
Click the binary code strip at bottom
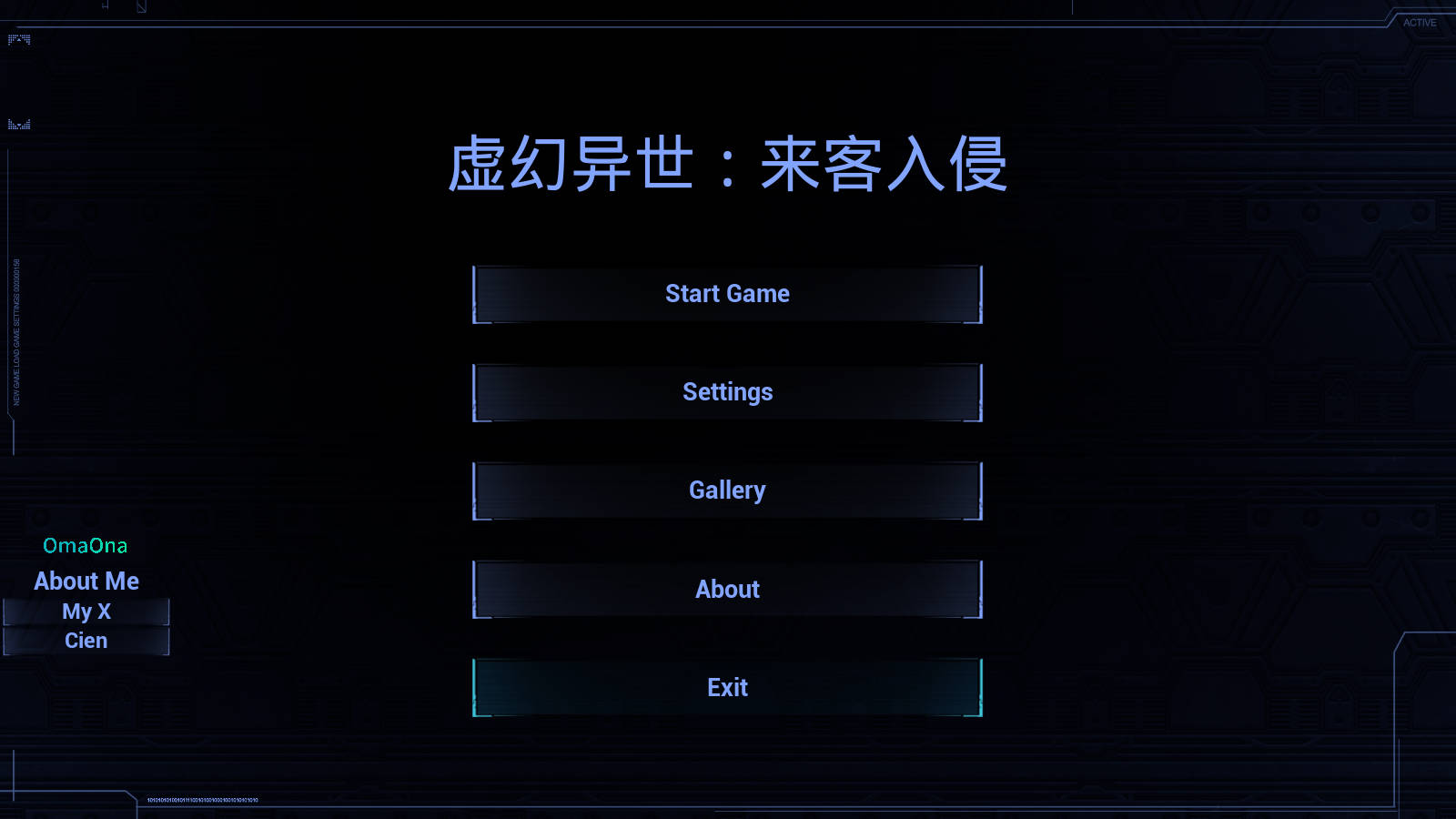pyautogui.click(x=200, y=799)
